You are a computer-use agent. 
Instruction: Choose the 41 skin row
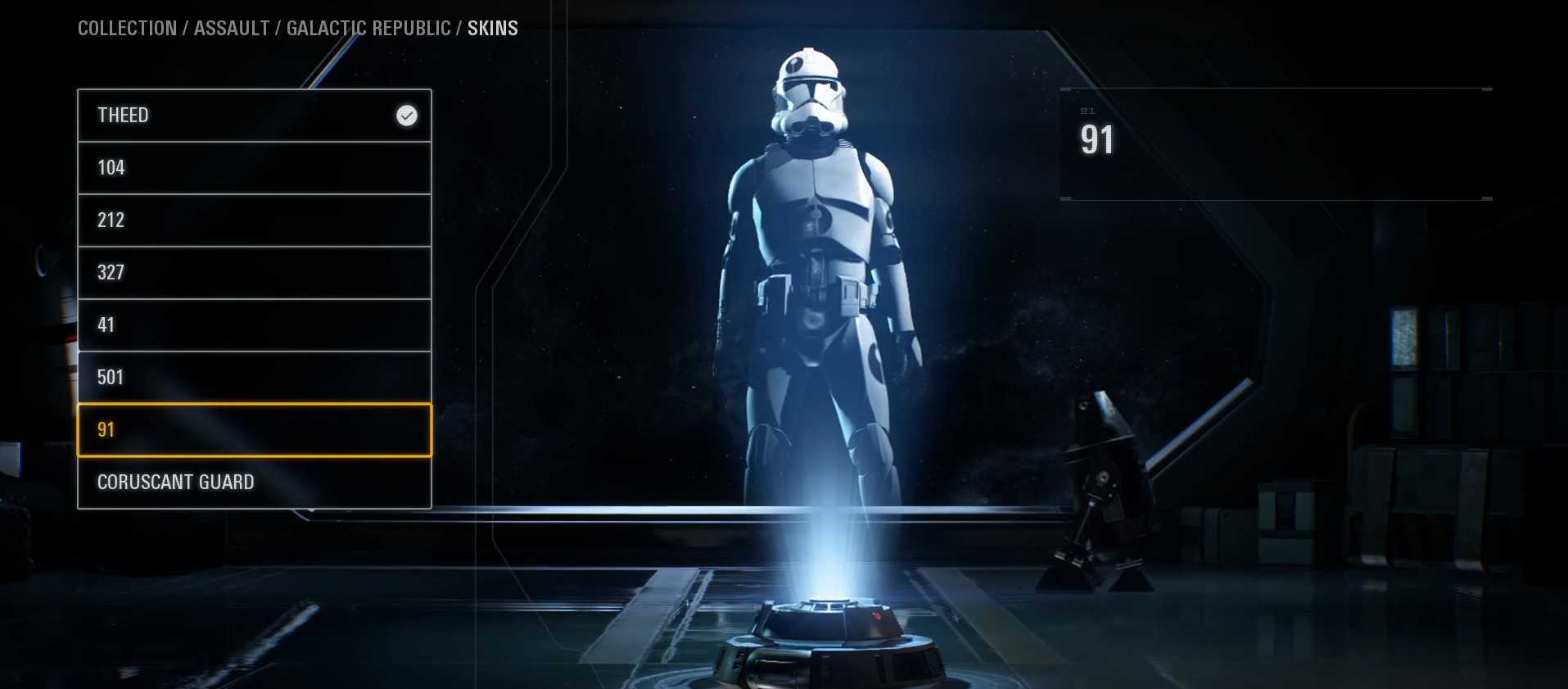click(x=254, y=325)
